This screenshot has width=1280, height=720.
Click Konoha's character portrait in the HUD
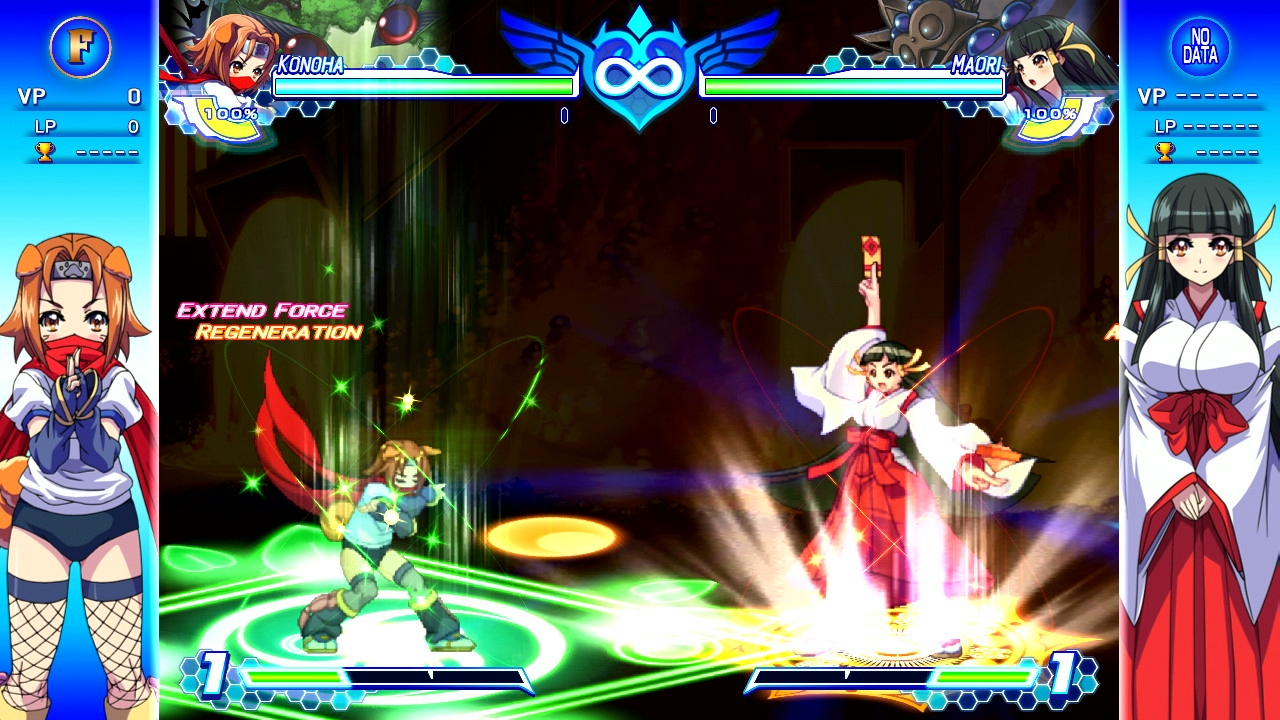tap(228, 52)
